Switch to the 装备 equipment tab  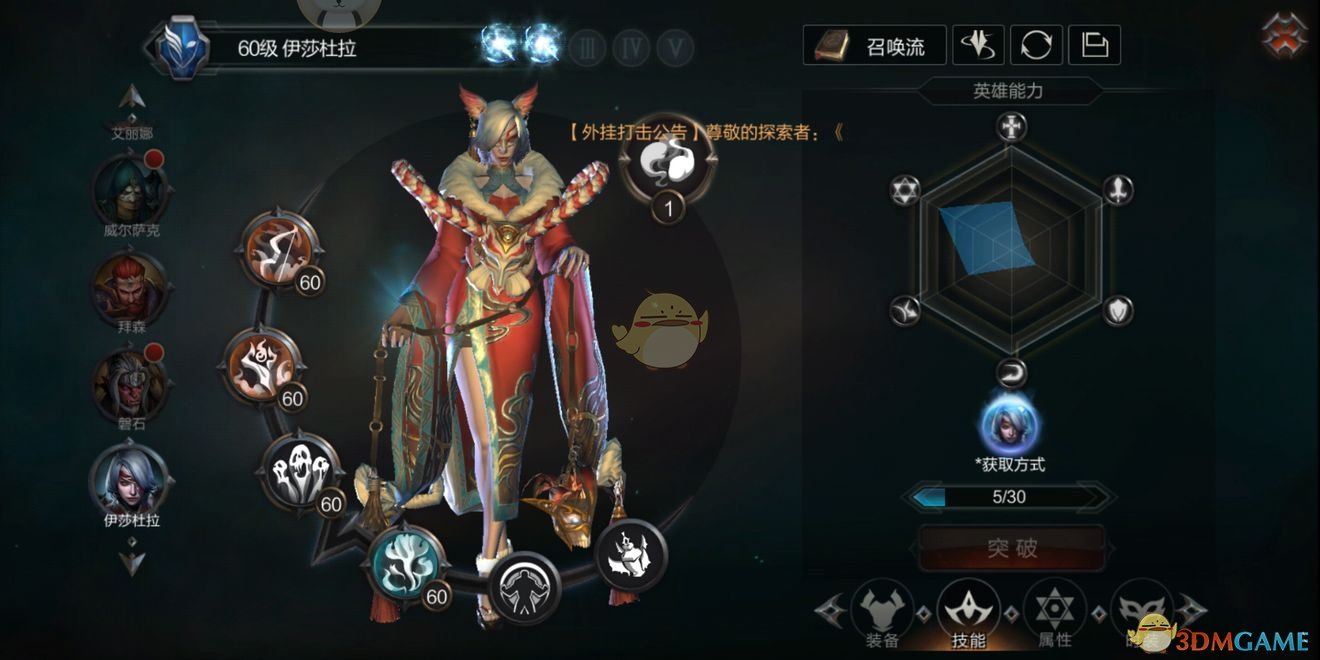[882, 610]
